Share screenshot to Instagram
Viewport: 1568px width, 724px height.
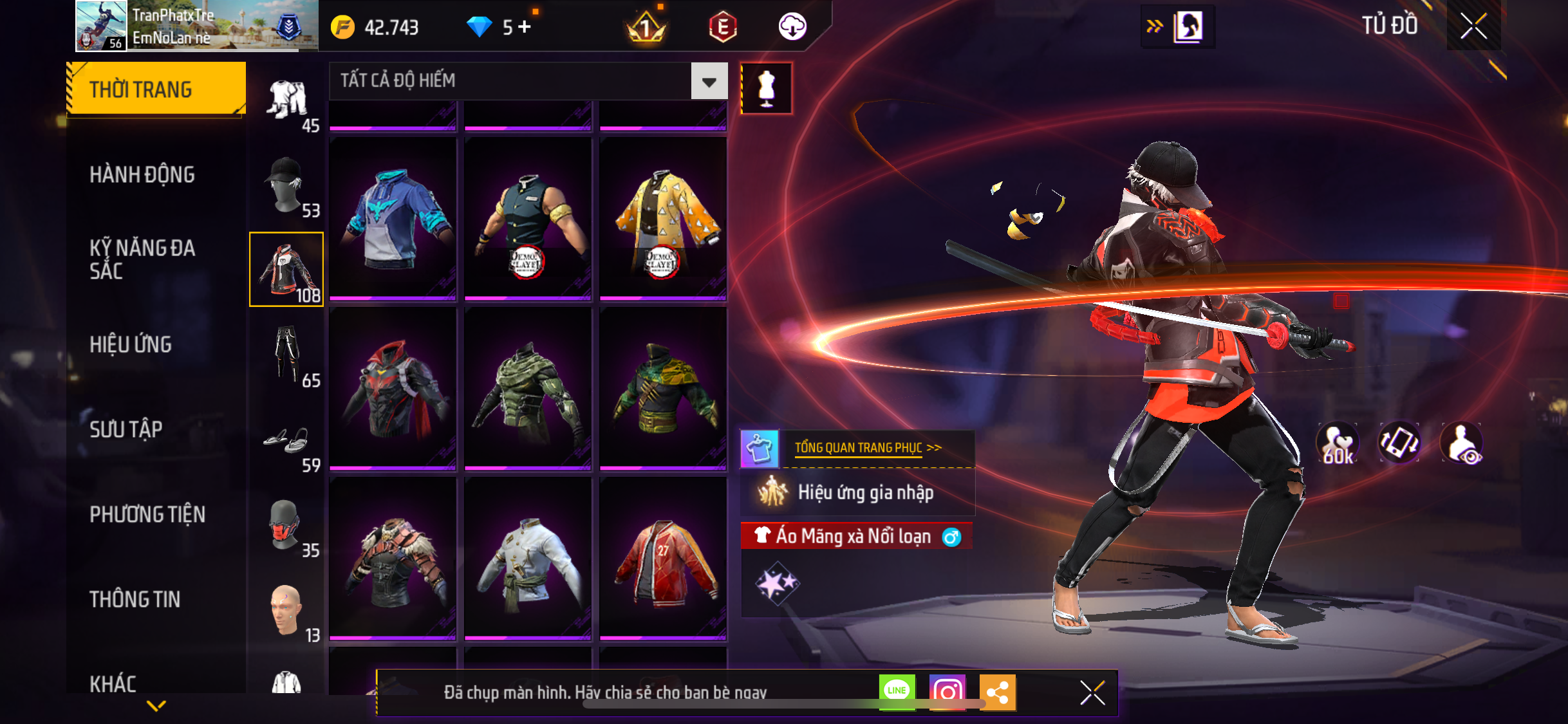947,692
